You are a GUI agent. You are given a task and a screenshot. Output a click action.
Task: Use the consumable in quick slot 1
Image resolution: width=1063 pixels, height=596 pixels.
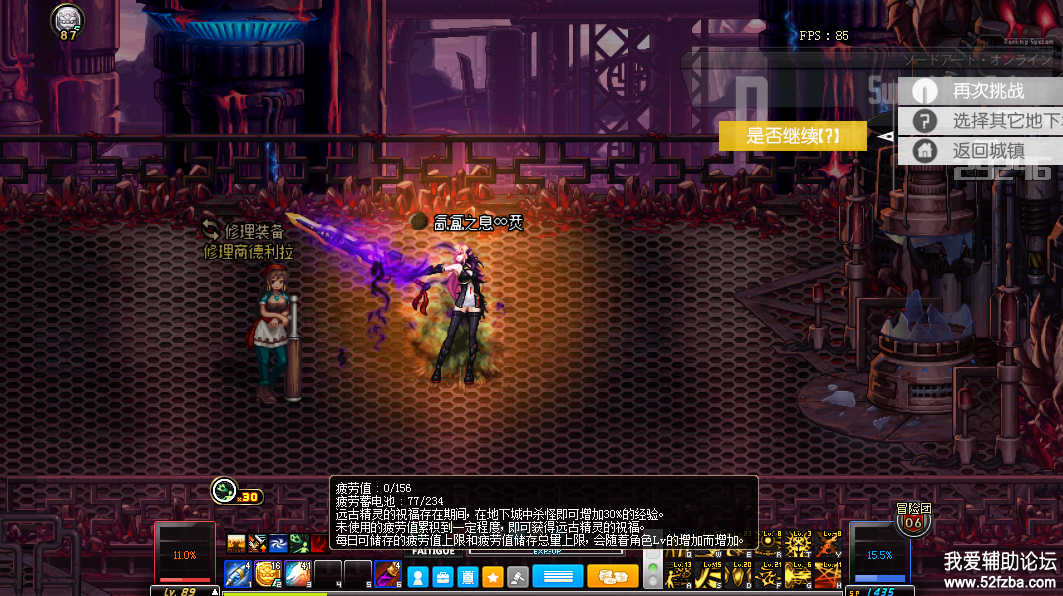[238, 574]
